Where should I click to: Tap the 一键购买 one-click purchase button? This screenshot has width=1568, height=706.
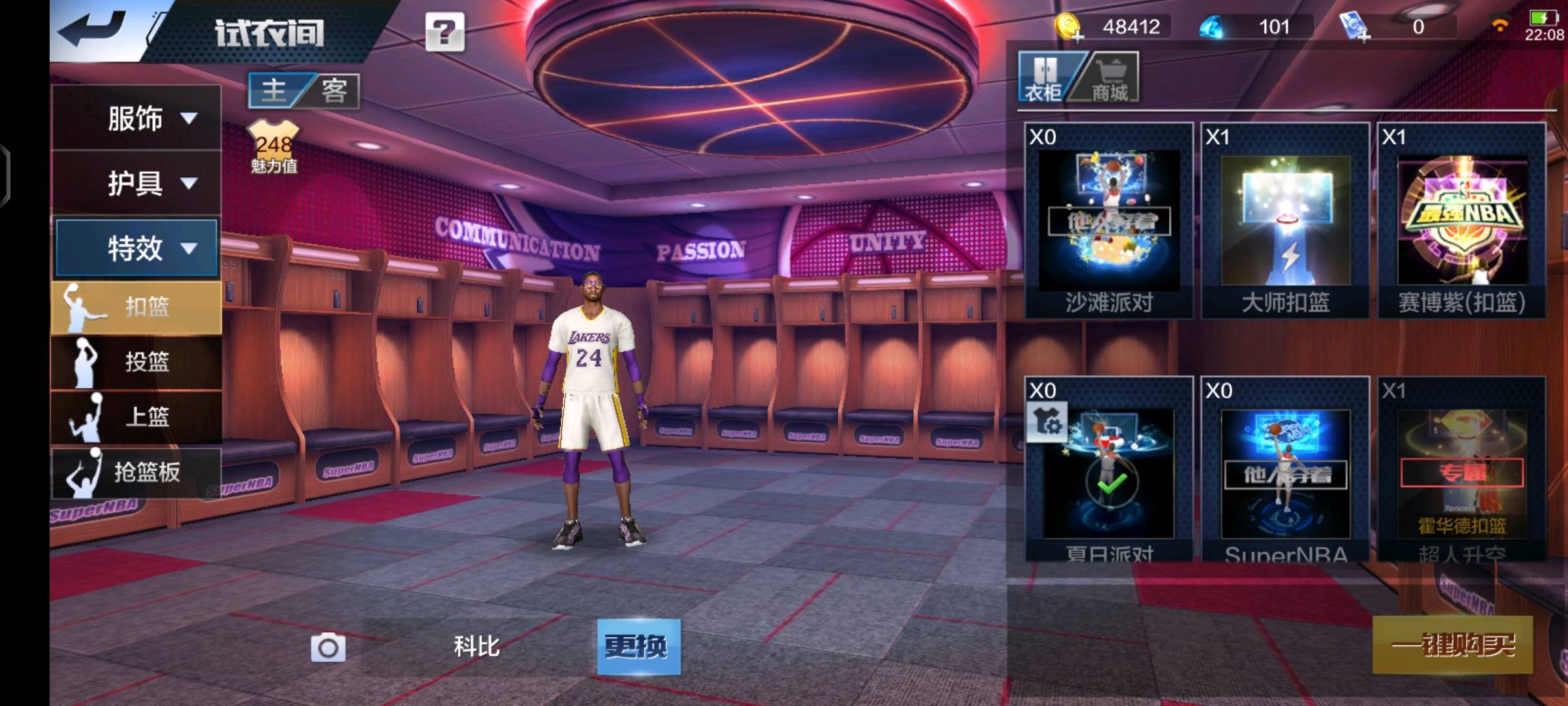pyautogui.click(x=1452, y=645)
